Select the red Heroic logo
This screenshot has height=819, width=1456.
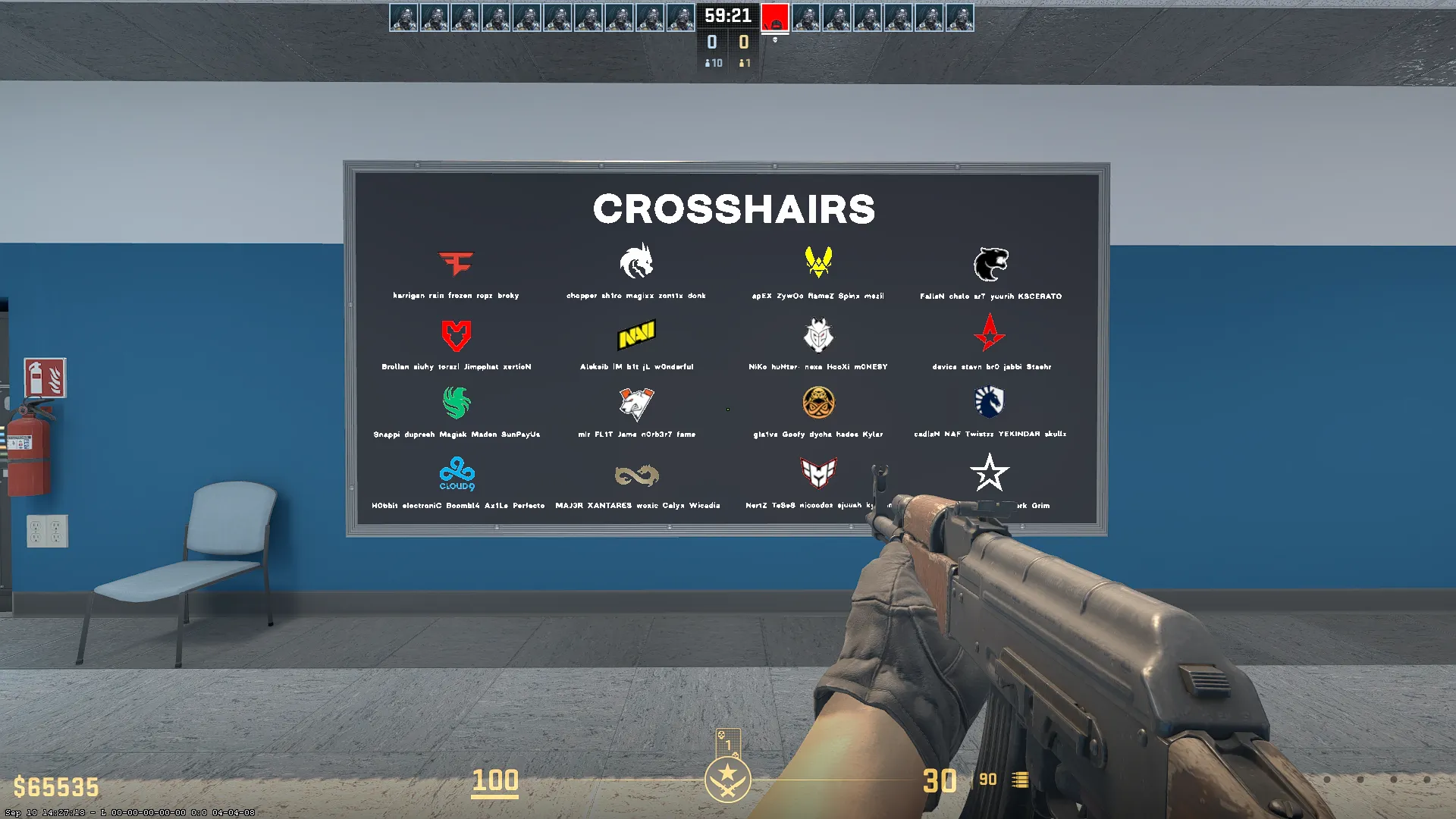(x=817, y=472)
